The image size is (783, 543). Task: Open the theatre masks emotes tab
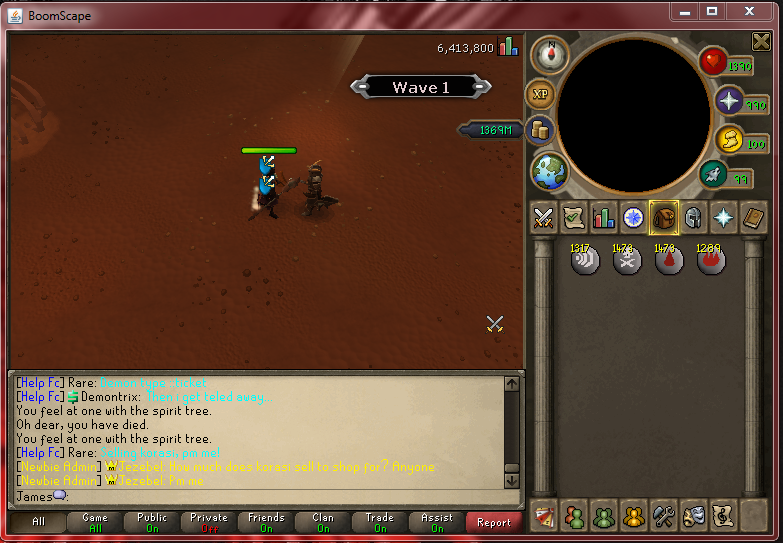pyautogui.click(x=693, y=516)
